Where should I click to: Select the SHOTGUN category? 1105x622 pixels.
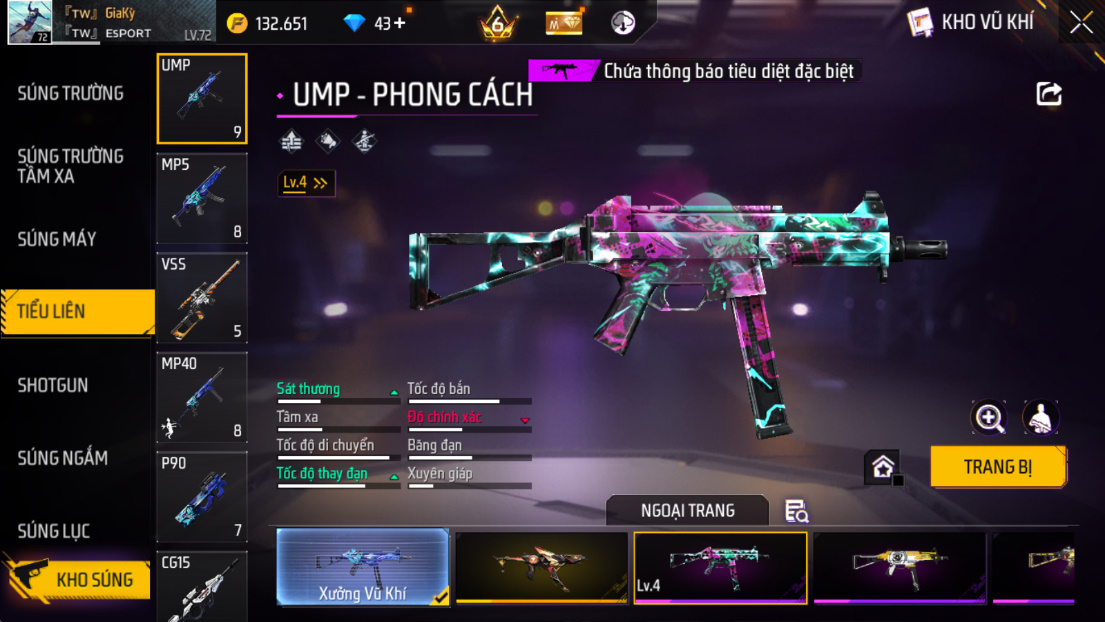click(x=53, y=385)
